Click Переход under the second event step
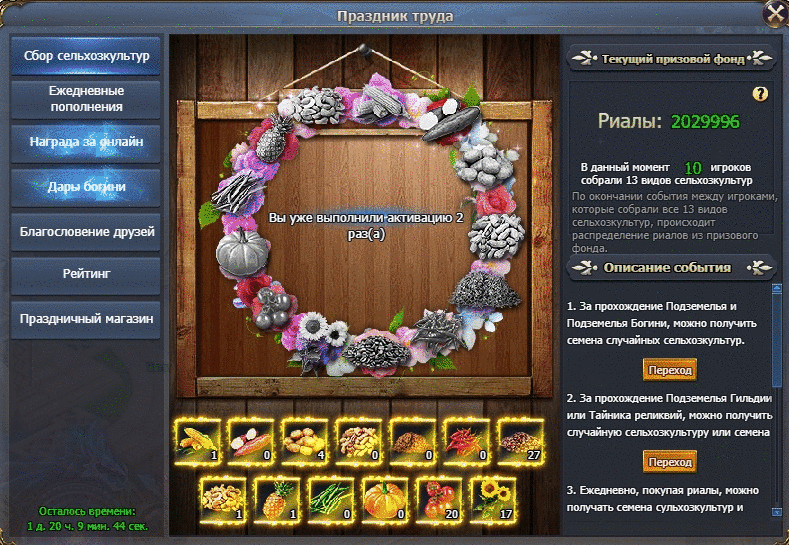This screenshot has height=545, width=789. pyautogui.click(x=669, y=462)
